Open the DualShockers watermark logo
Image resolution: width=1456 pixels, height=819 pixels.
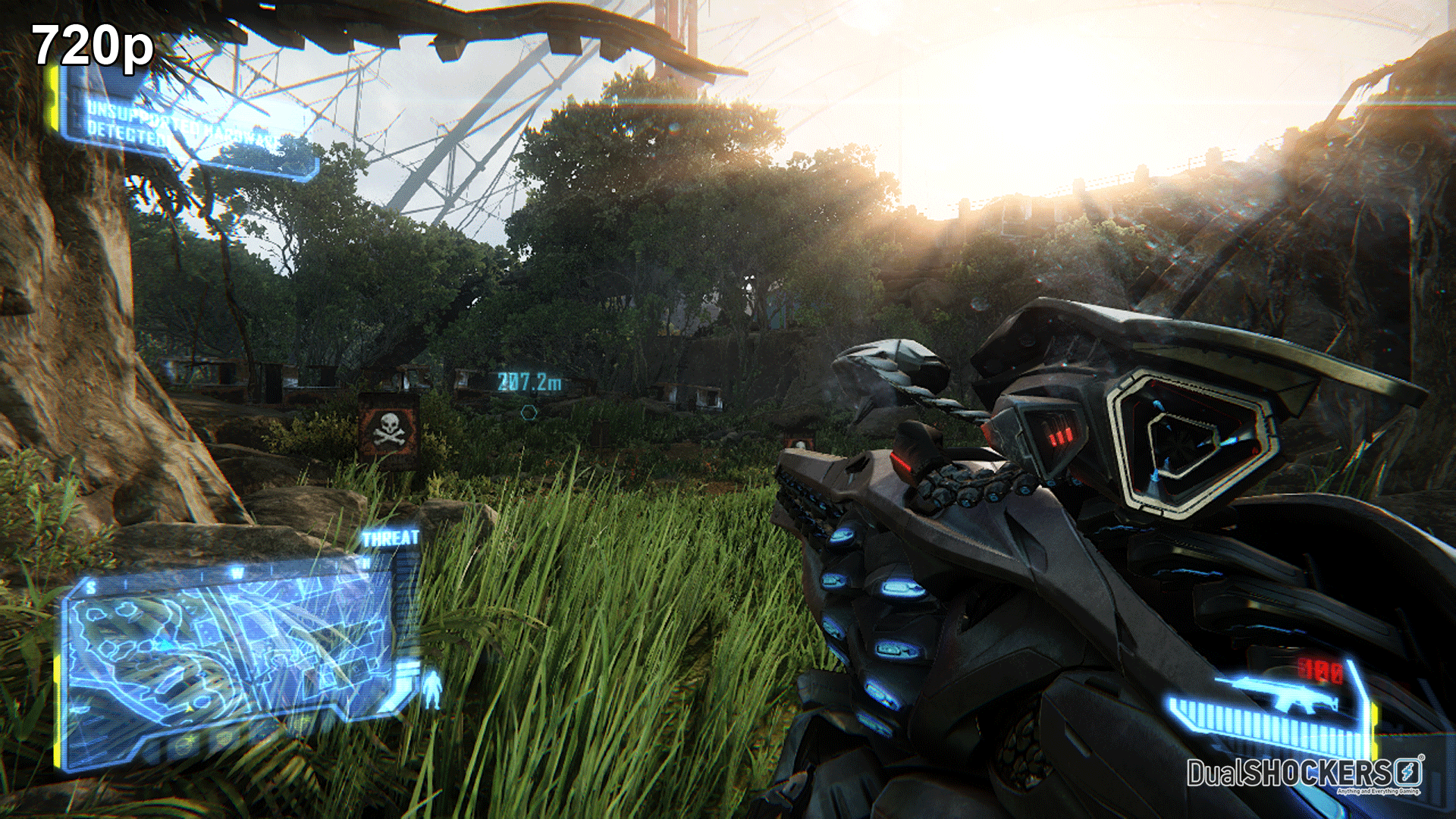(x=1304, y=774)
